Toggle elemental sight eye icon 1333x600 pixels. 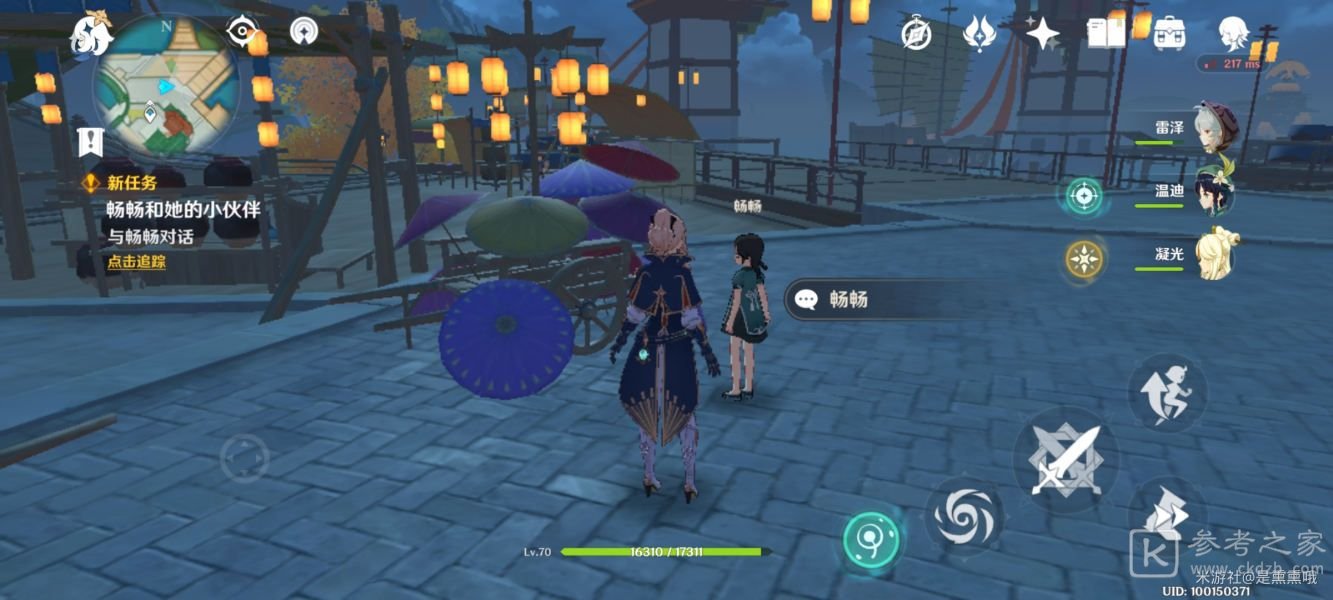pyautogui.click(x=240, y=31)
